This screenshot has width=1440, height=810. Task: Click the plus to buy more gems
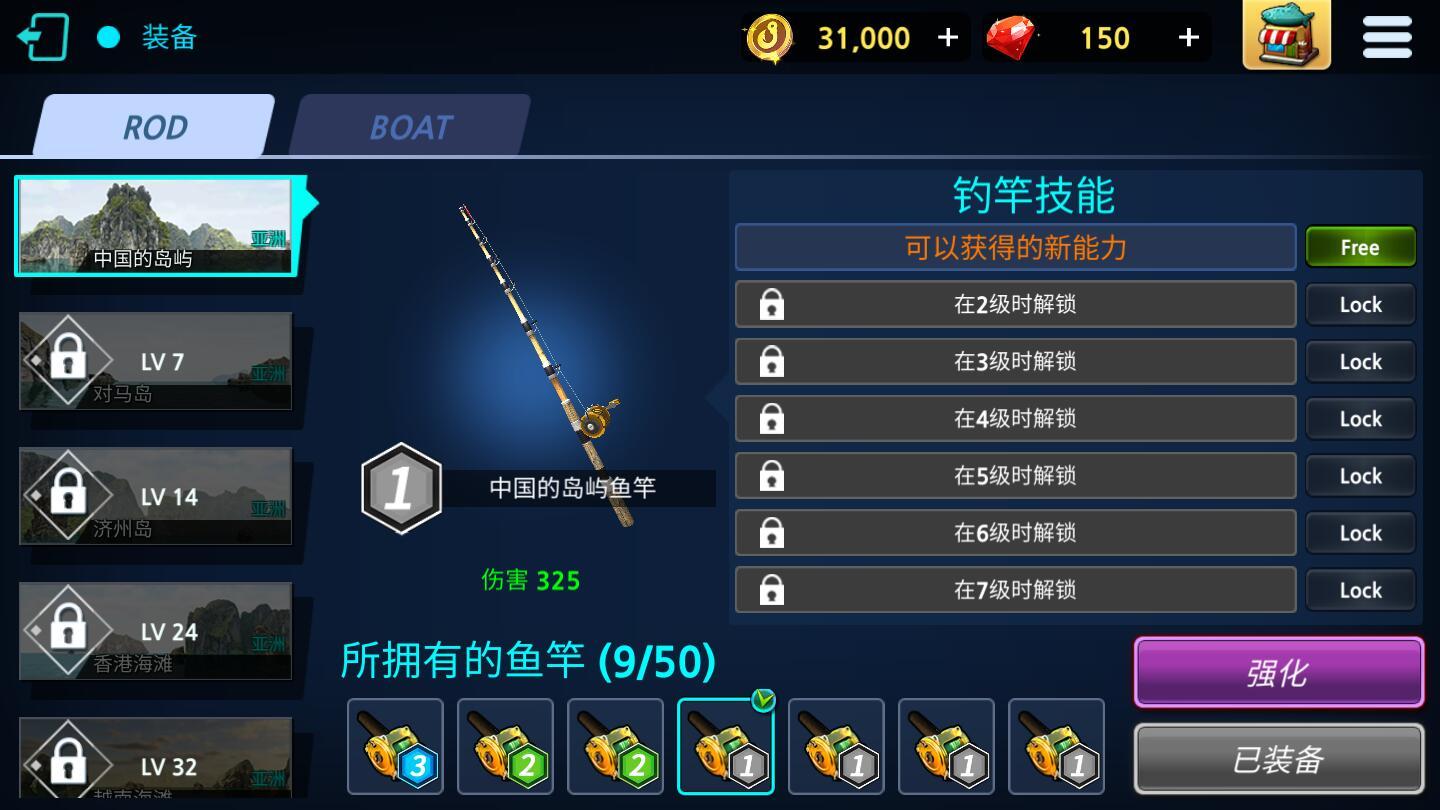tap(1188, 38)
